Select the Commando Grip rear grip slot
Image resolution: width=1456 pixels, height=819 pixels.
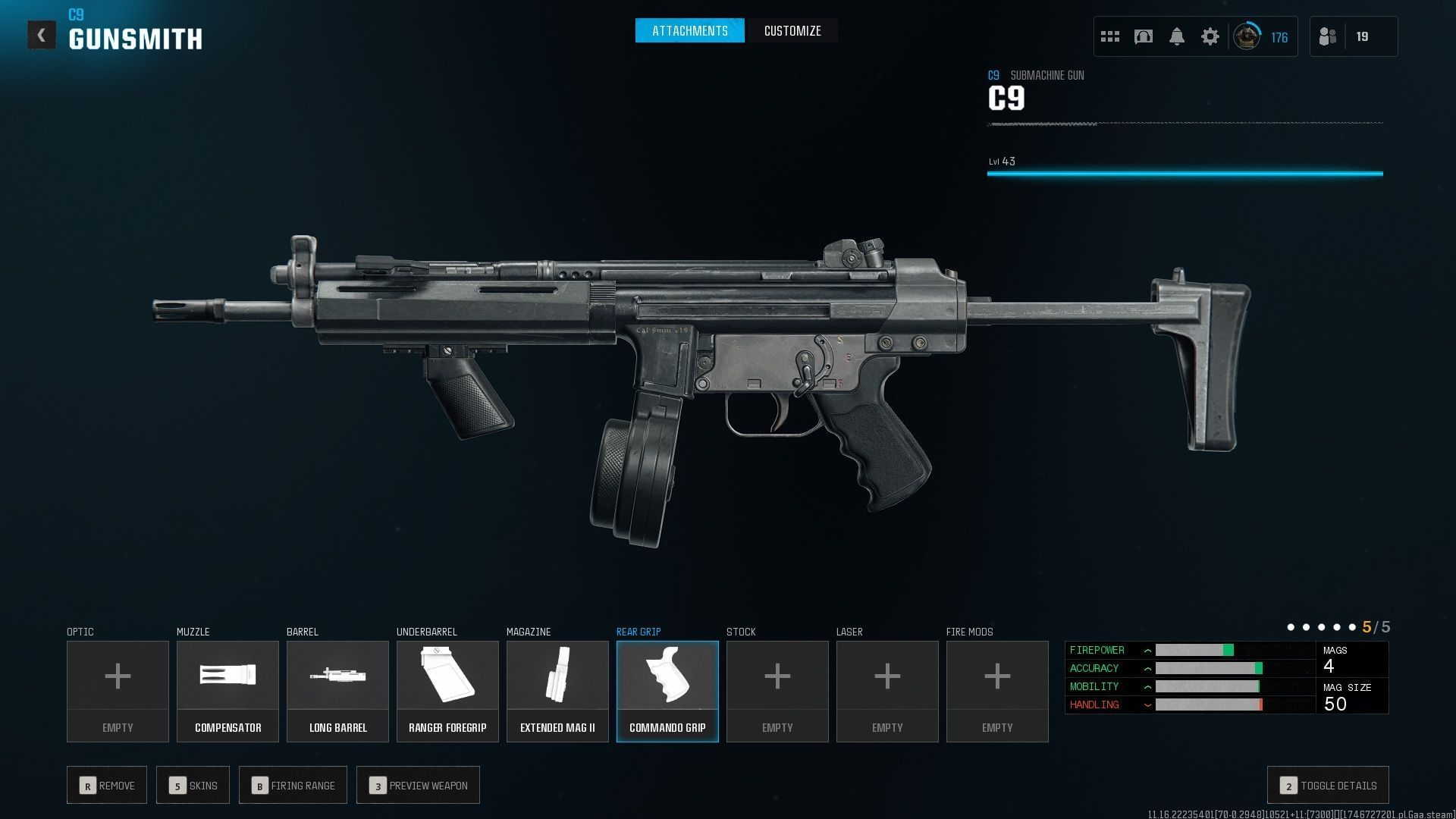(667, 691)
